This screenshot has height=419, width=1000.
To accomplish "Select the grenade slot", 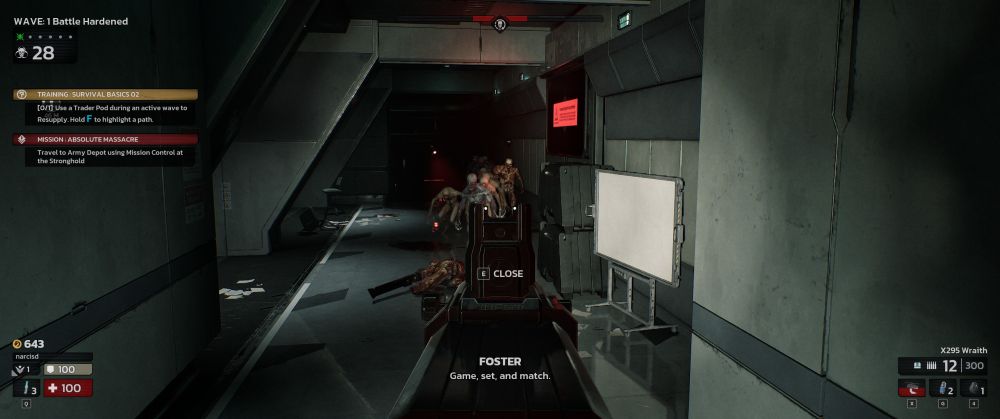I will [x=973, y=388].
